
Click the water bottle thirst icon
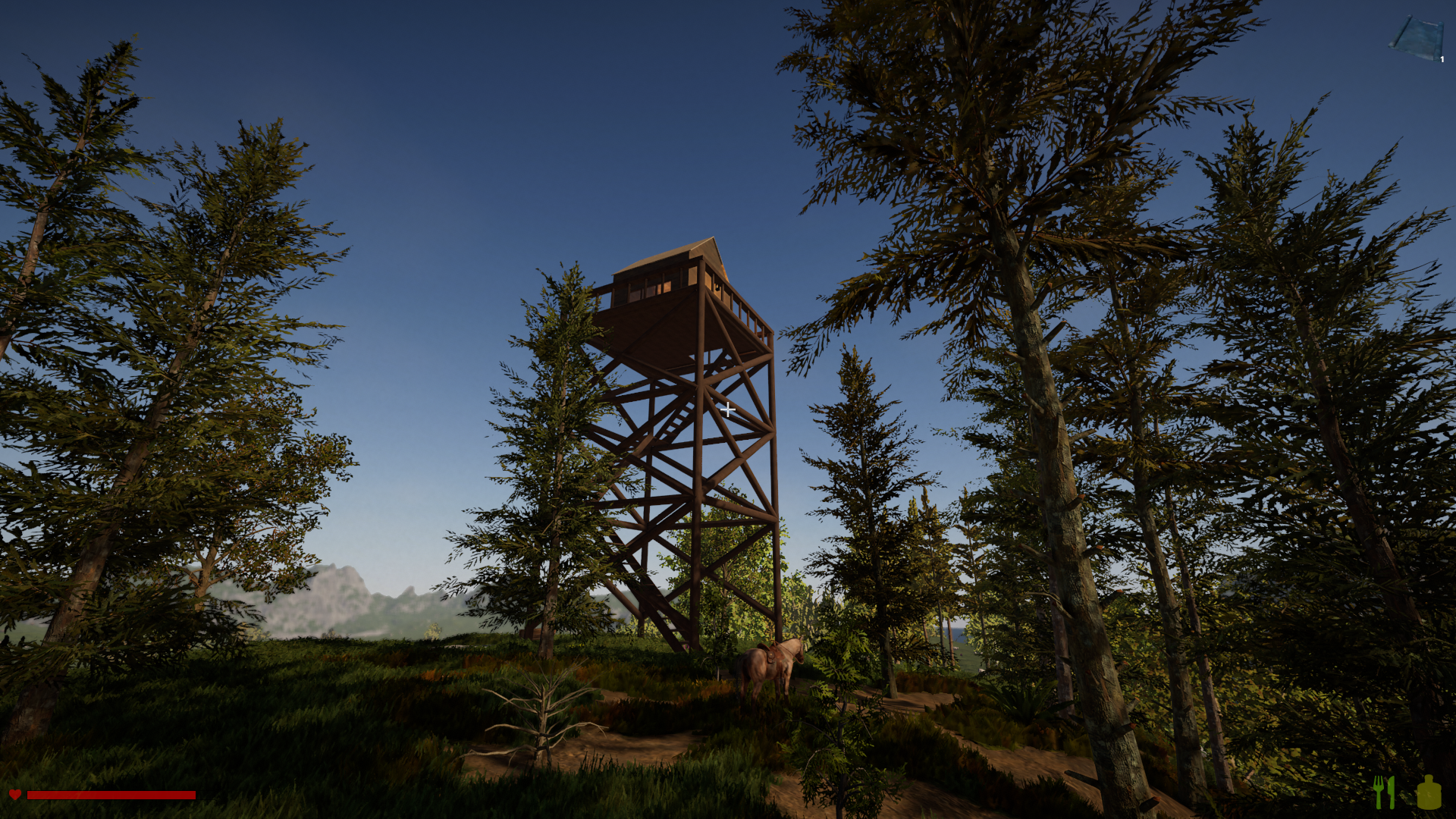point(1429,792)
